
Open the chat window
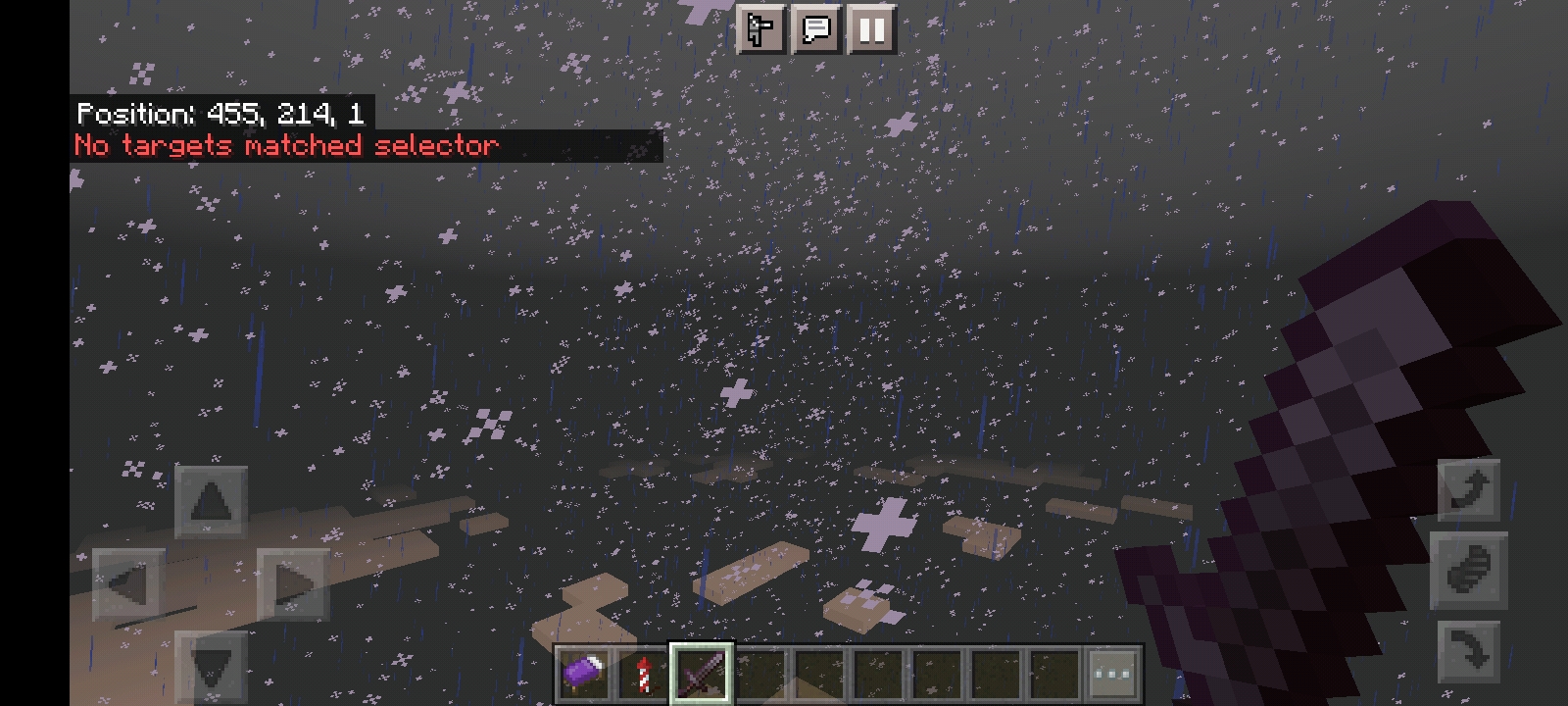pyautogui.click(x=815, y=30)
